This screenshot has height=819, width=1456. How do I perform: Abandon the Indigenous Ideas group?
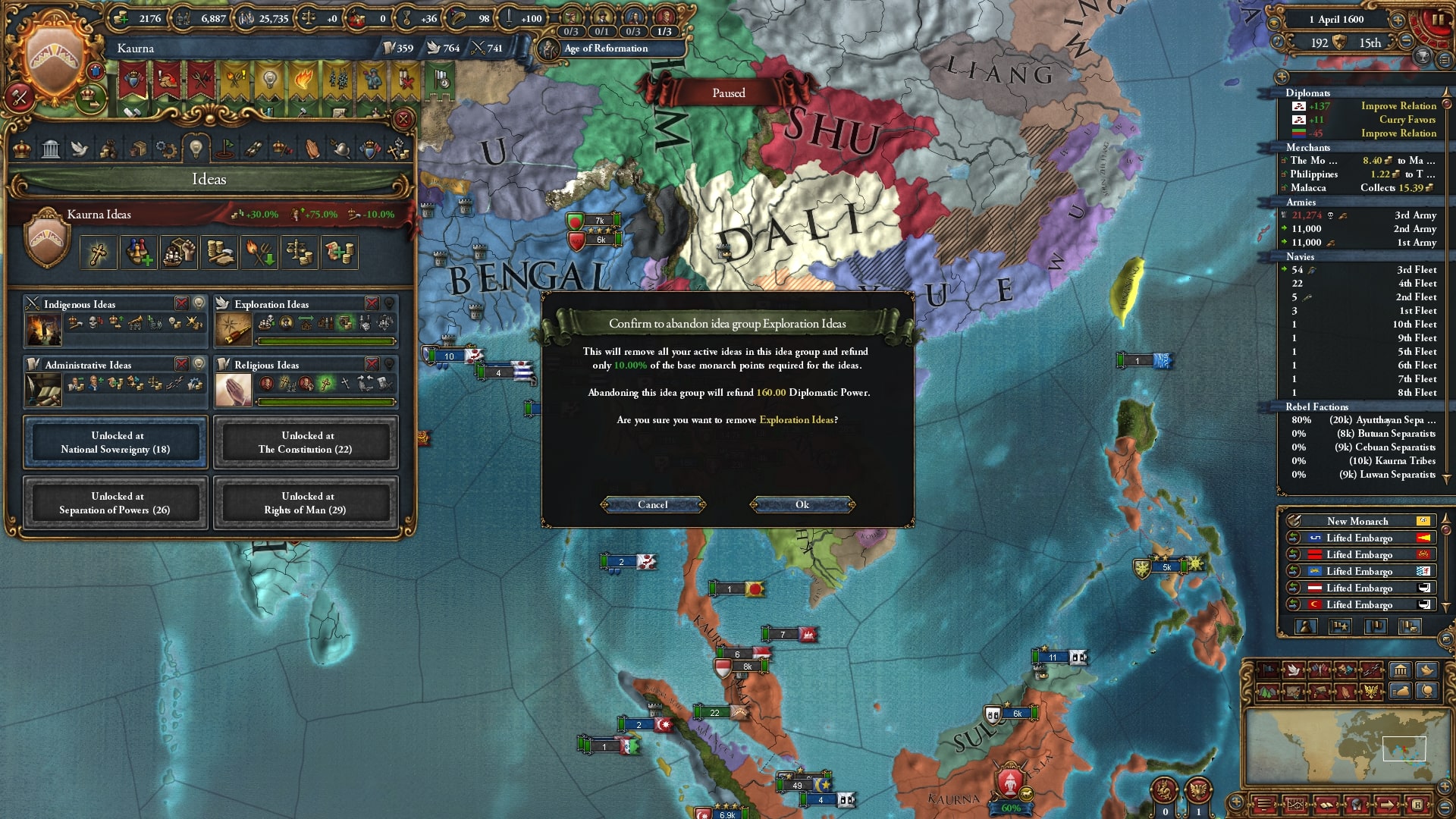(x=181, y=303)
